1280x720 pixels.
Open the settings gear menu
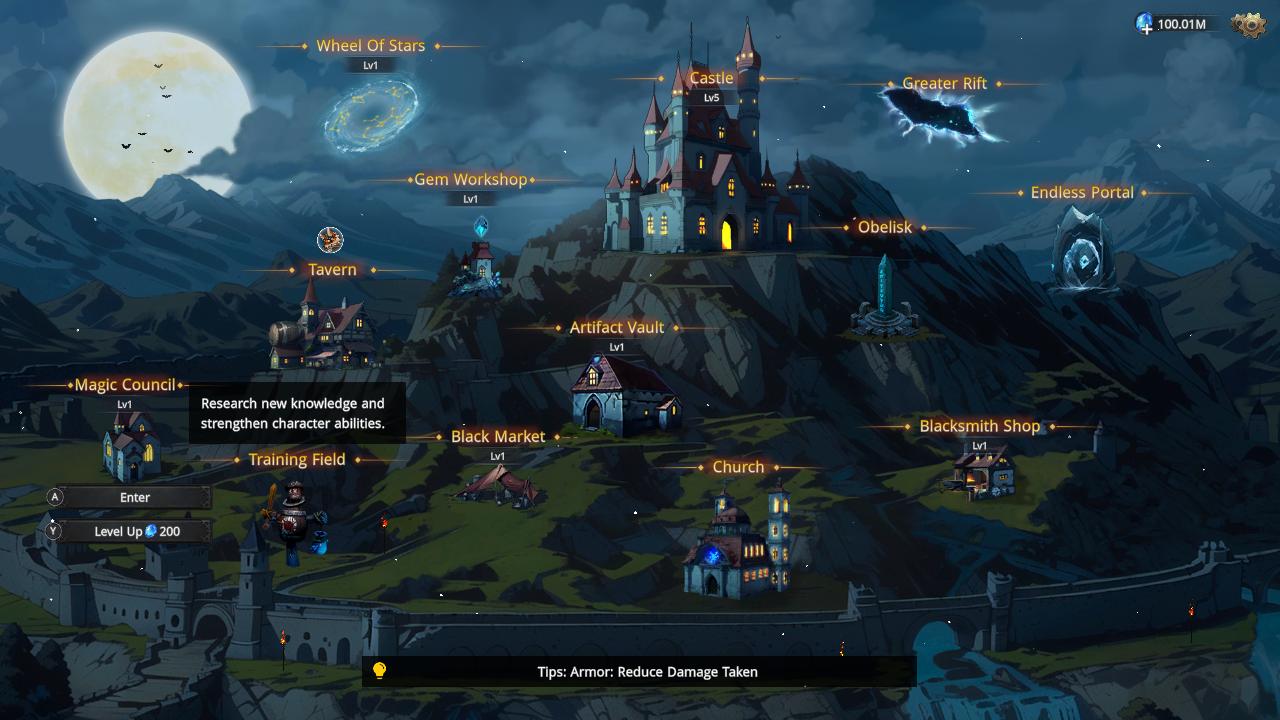point(1249,22)
